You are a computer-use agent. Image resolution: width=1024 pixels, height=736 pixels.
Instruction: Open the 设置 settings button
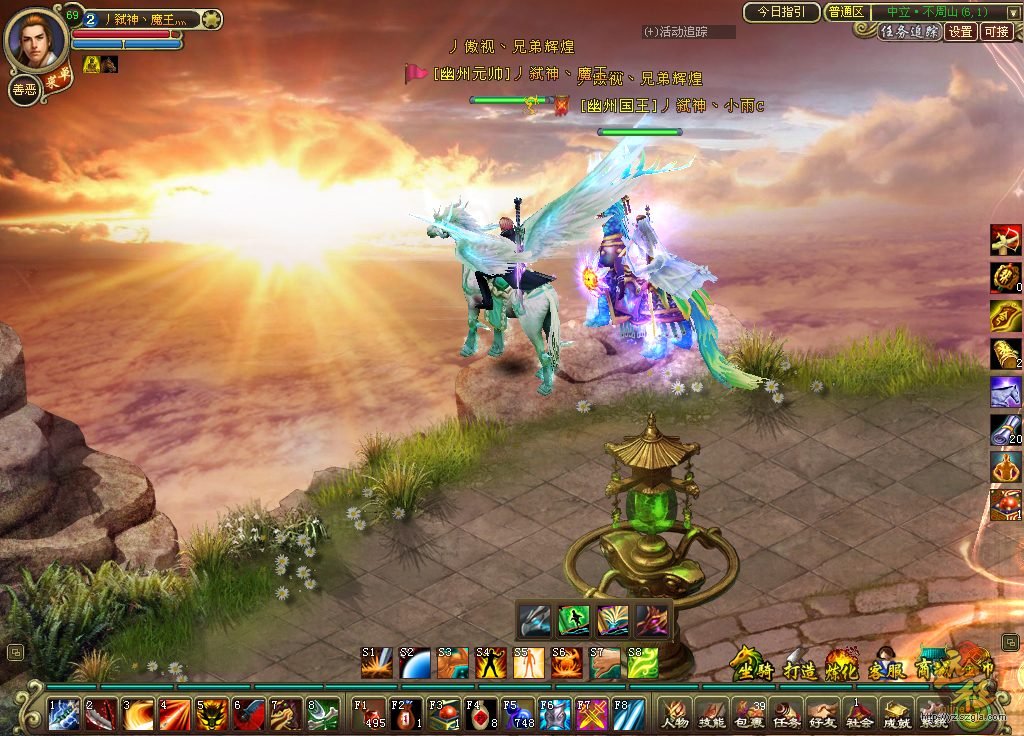[x=961, y=32]
